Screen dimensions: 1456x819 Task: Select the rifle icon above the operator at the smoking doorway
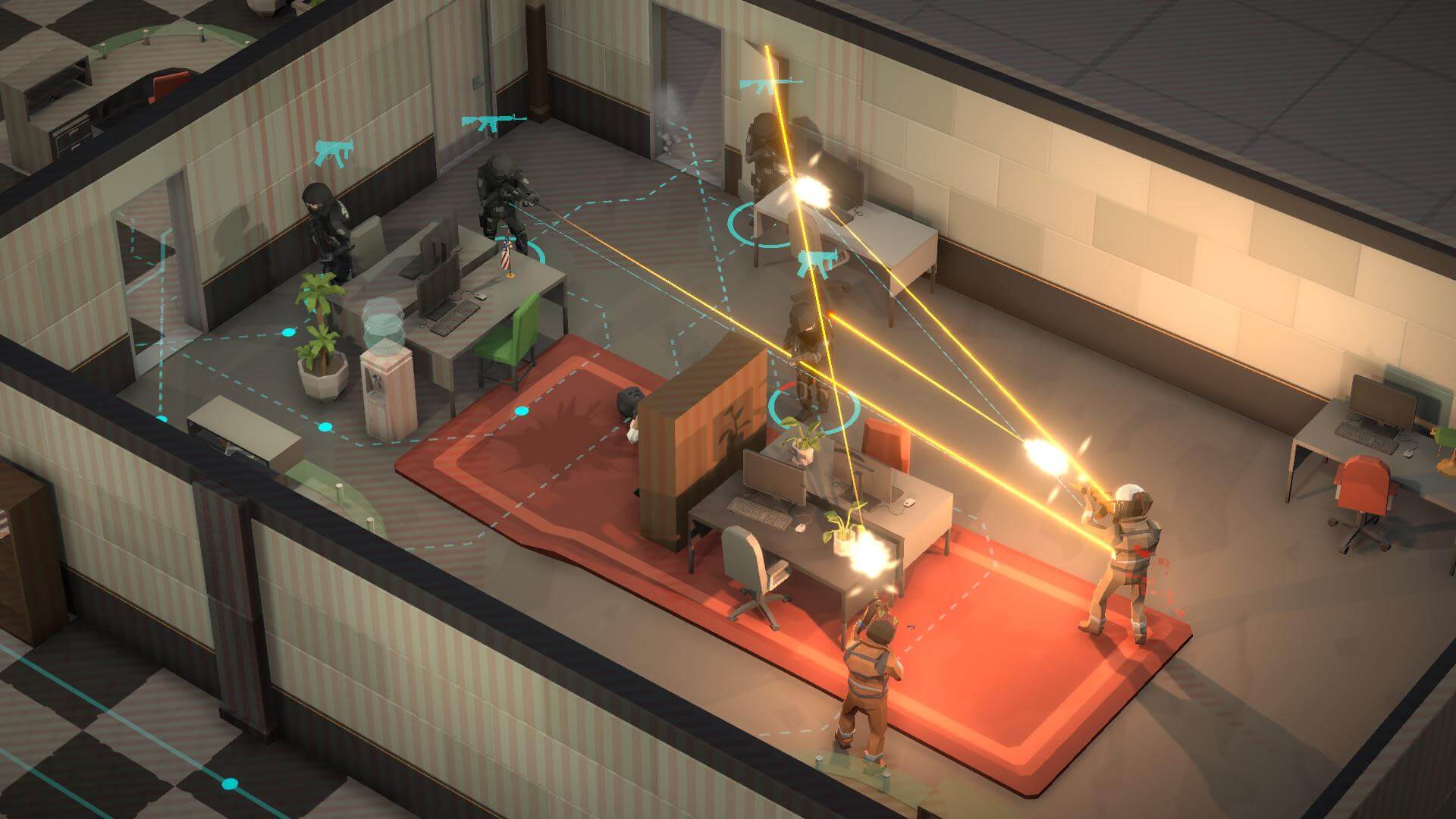click(x=761, y=85)
